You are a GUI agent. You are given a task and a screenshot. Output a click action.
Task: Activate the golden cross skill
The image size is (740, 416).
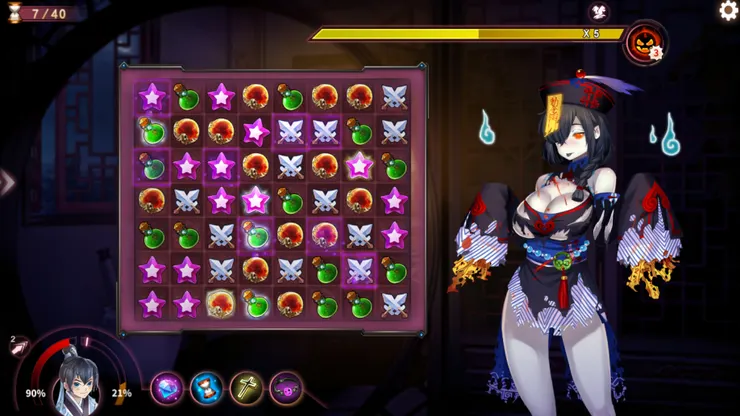246,387
